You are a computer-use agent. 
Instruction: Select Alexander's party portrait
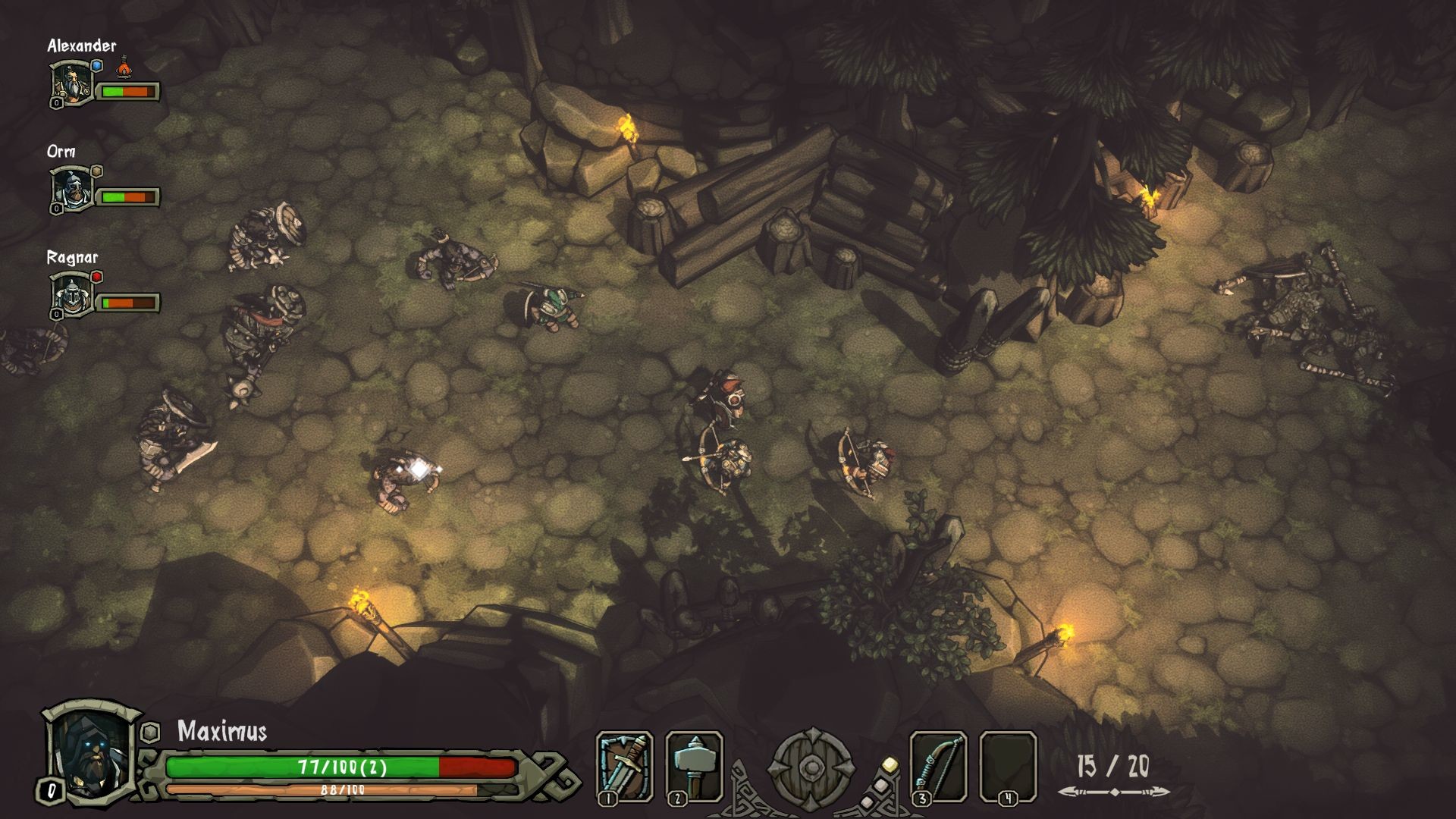tap(72, 83)
